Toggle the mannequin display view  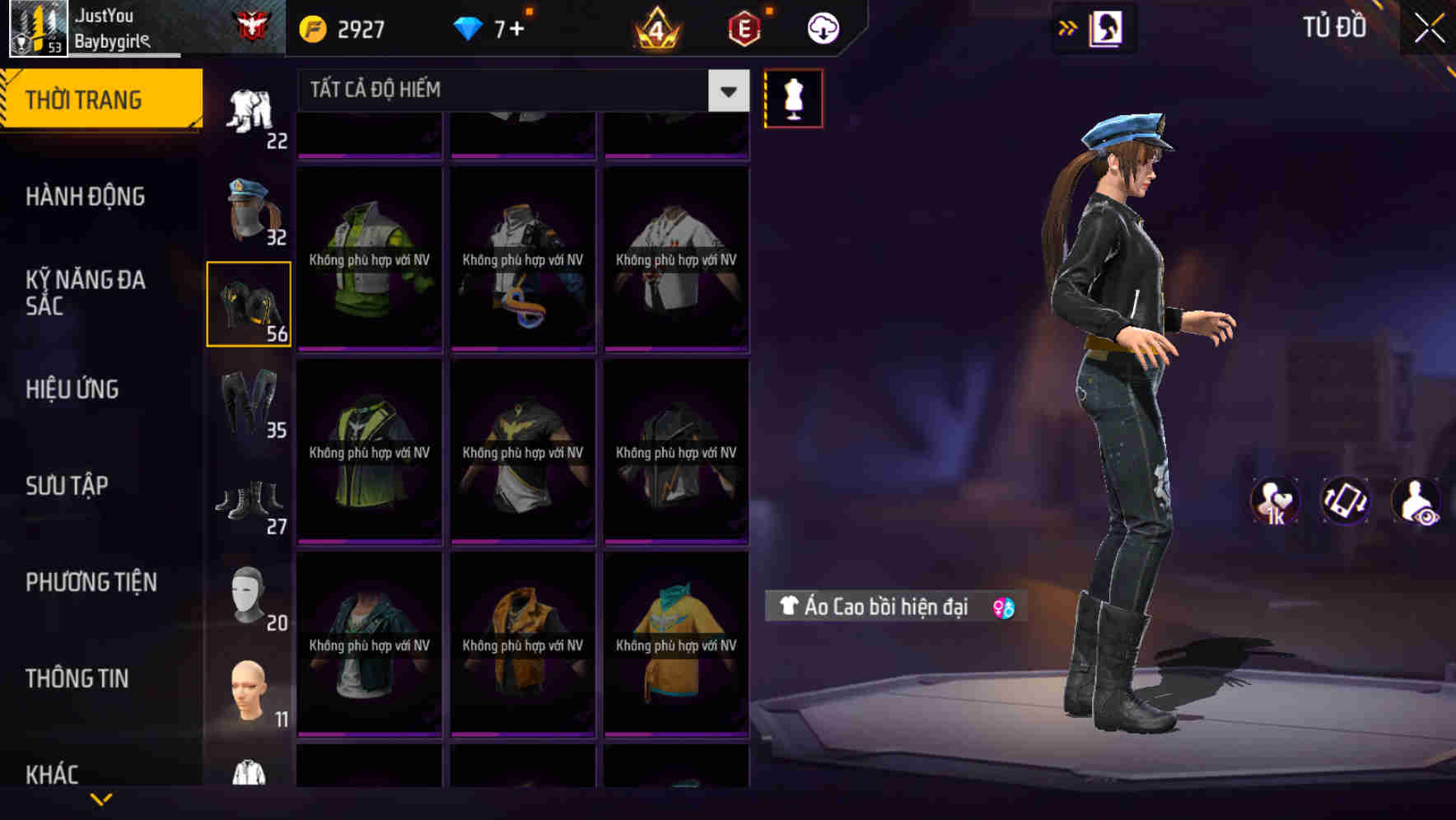click(795, 98)
